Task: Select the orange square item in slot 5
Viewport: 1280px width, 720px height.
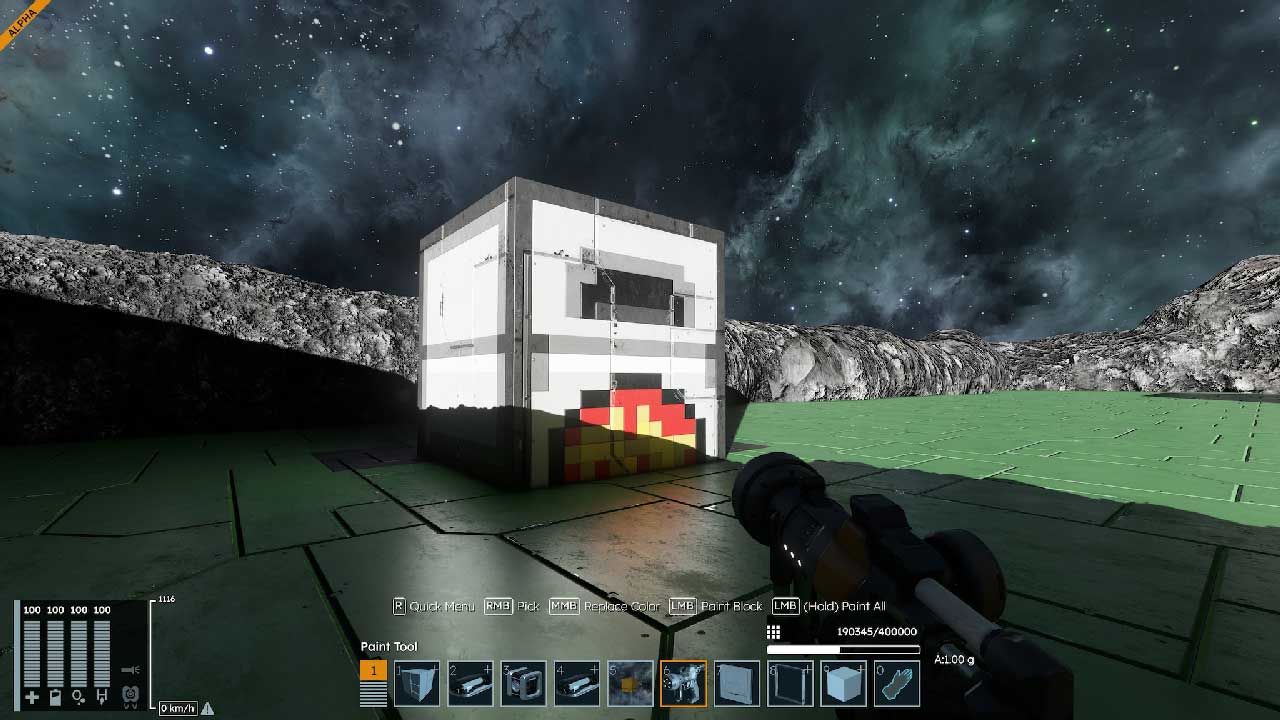Action: [x=630, y=684]
